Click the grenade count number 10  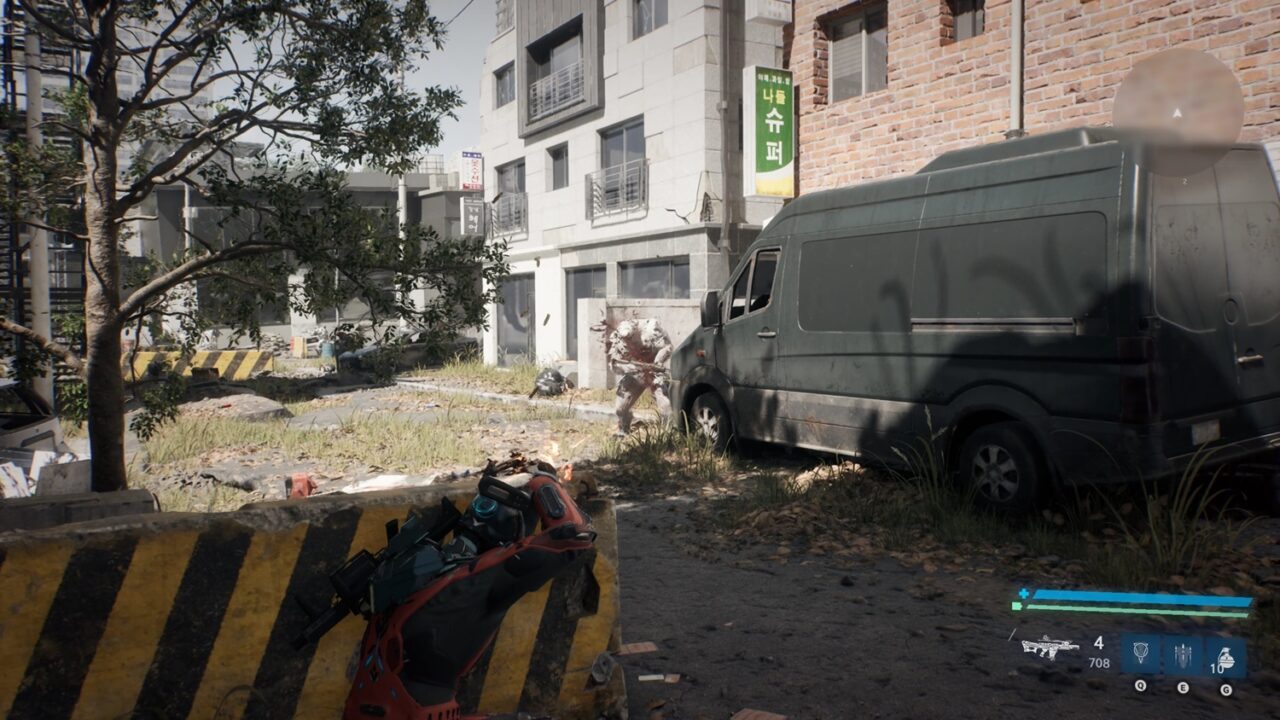[1219, 667]
